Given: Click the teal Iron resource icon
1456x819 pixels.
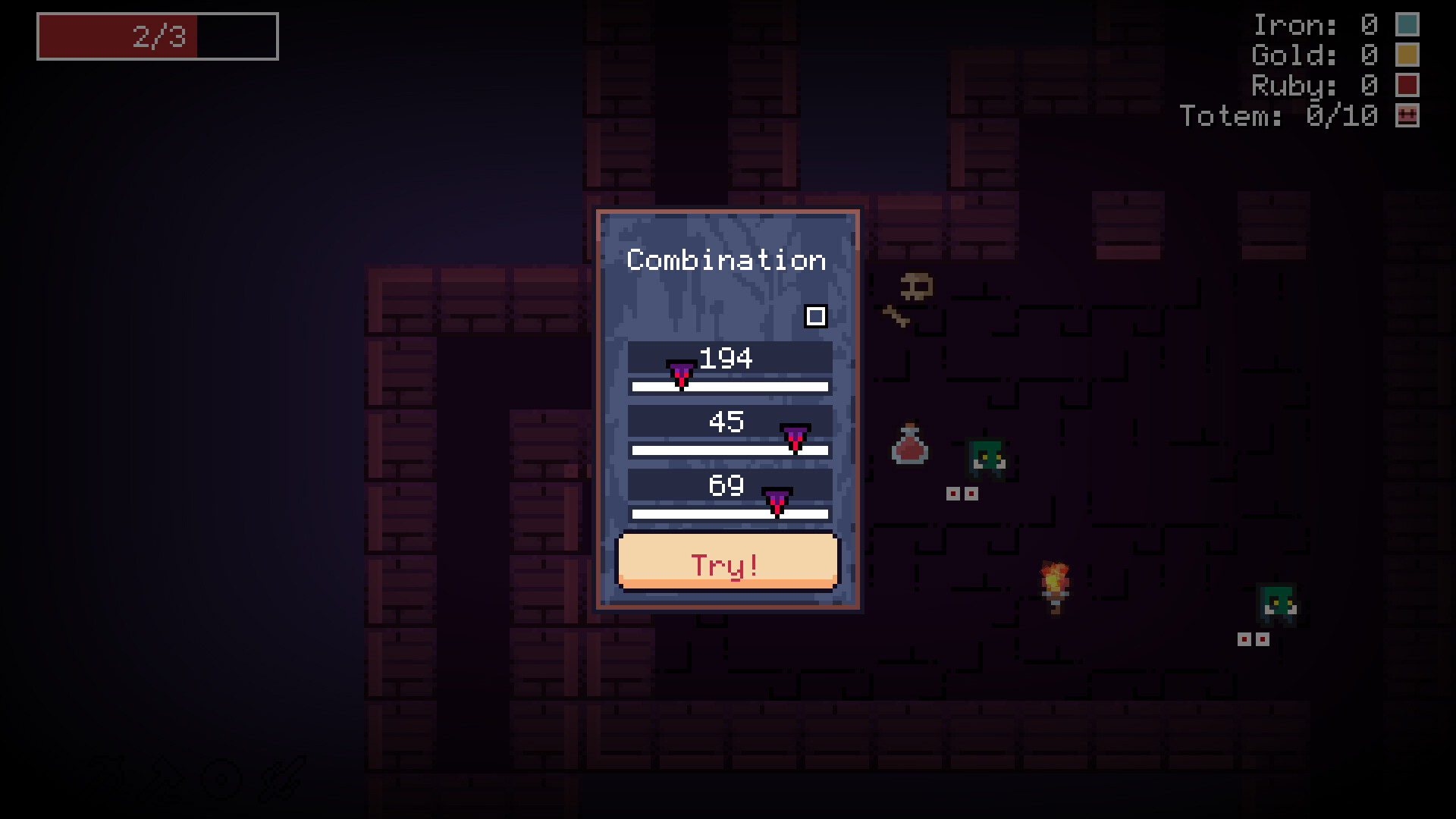Looking at the screenshot, I should click(x=1408, y=25).
